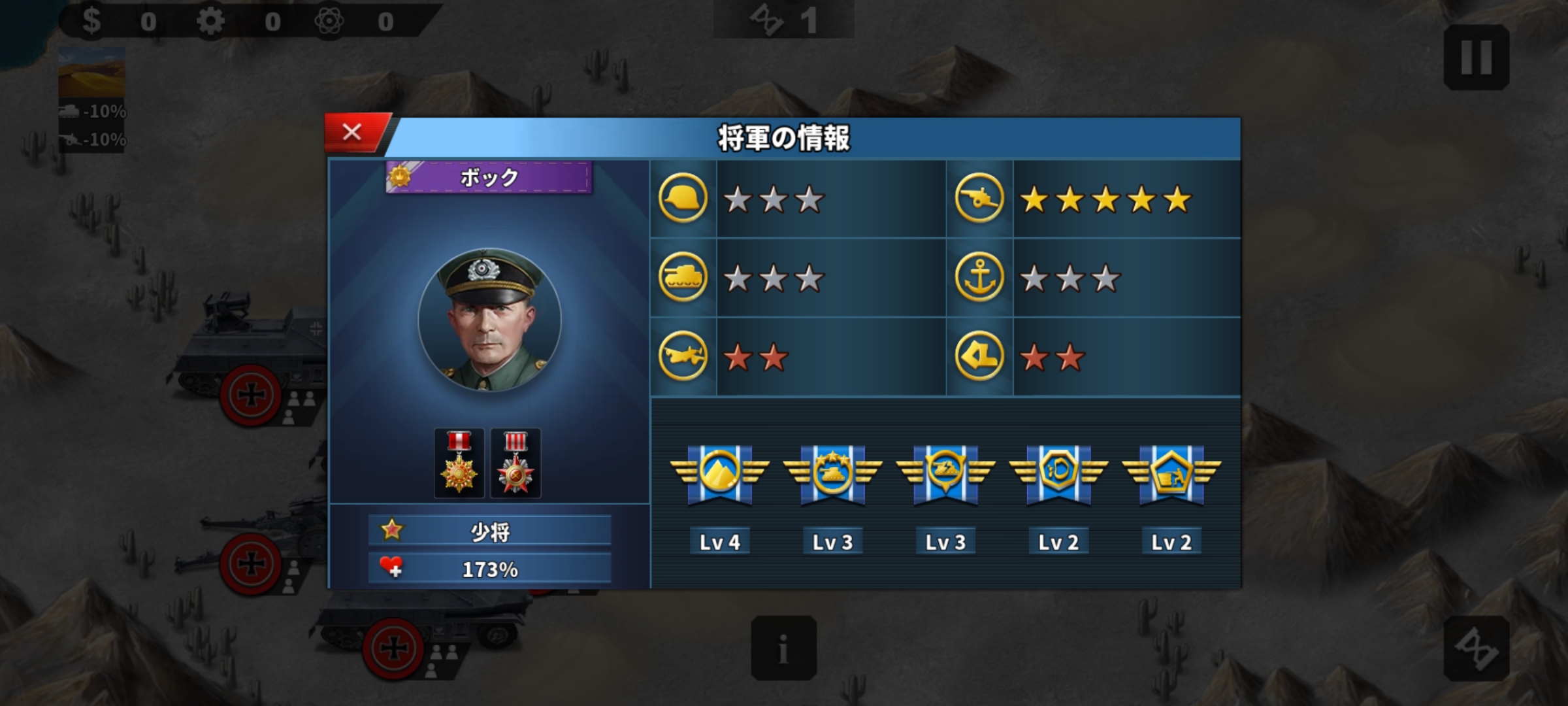
Task: Click the hourglass end turn button
Action: point(1476,648)
